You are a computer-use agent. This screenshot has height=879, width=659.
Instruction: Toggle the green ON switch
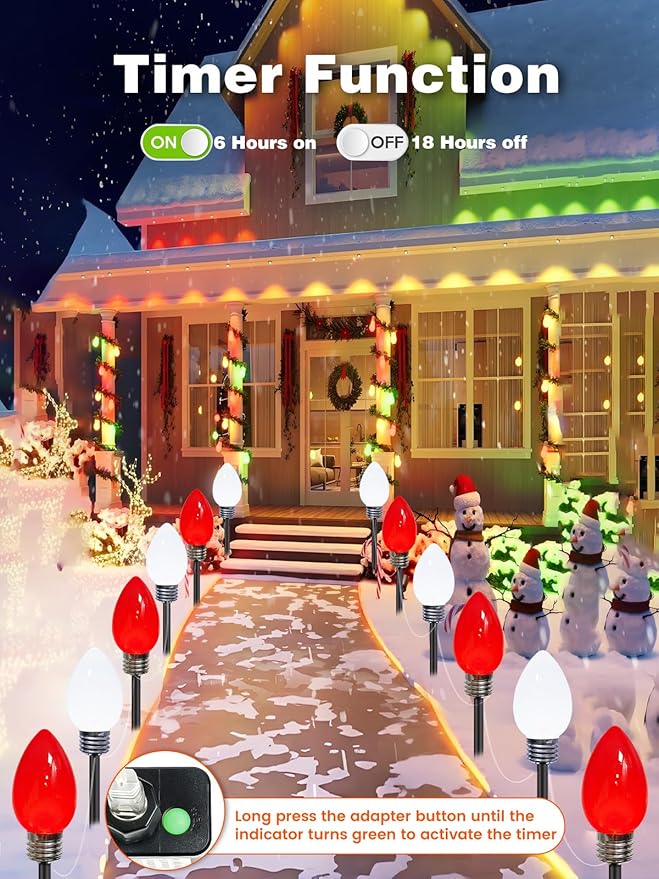(x=176, y=142)
